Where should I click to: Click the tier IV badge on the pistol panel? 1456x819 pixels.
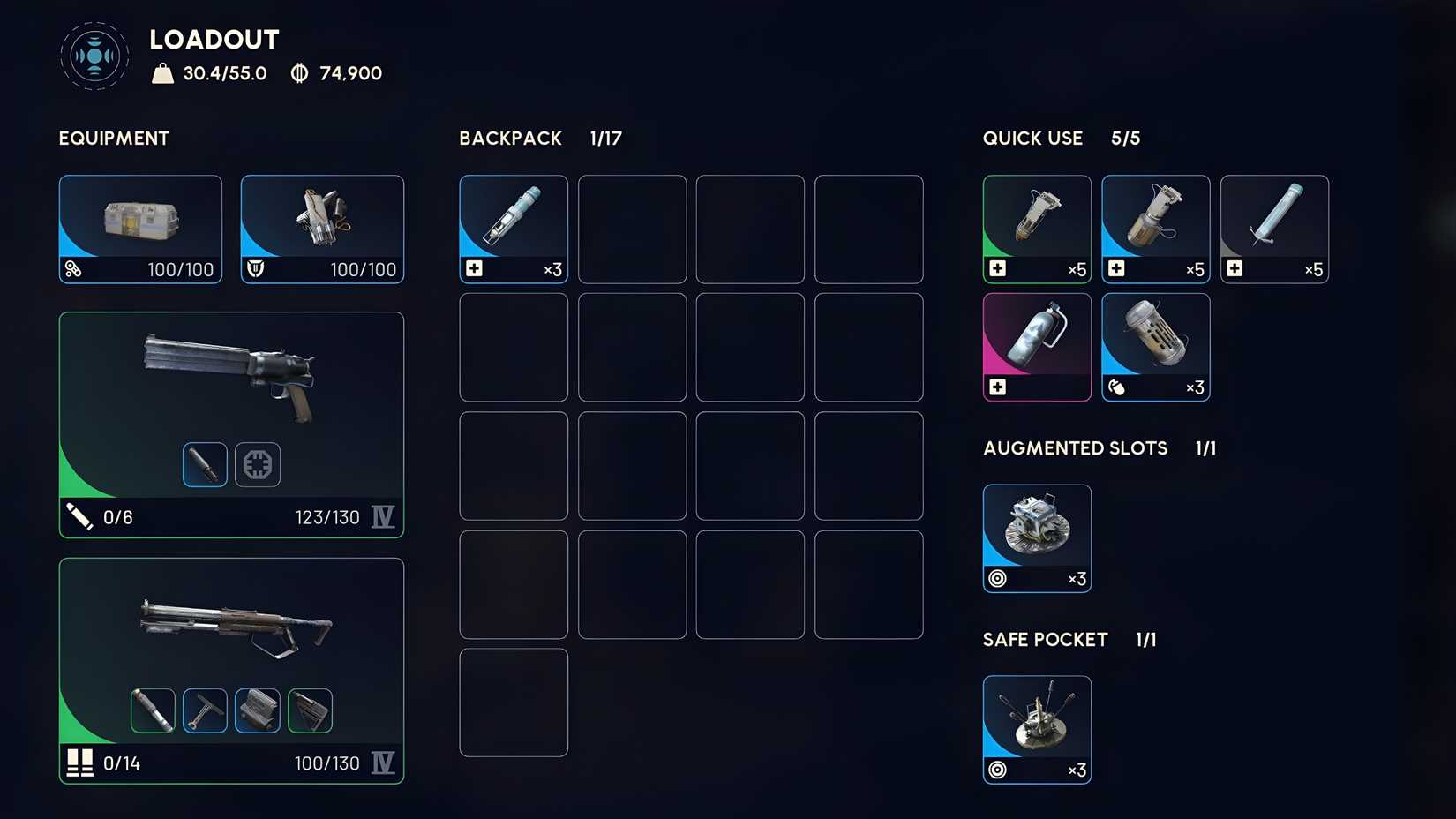[x=383, y=516]
